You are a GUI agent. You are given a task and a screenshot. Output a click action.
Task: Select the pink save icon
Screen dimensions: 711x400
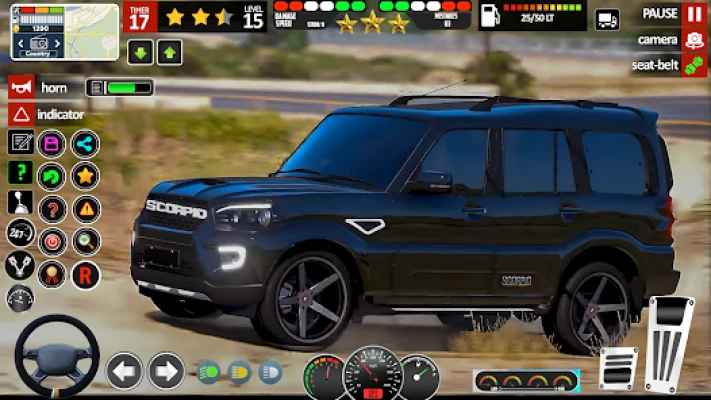52,143
